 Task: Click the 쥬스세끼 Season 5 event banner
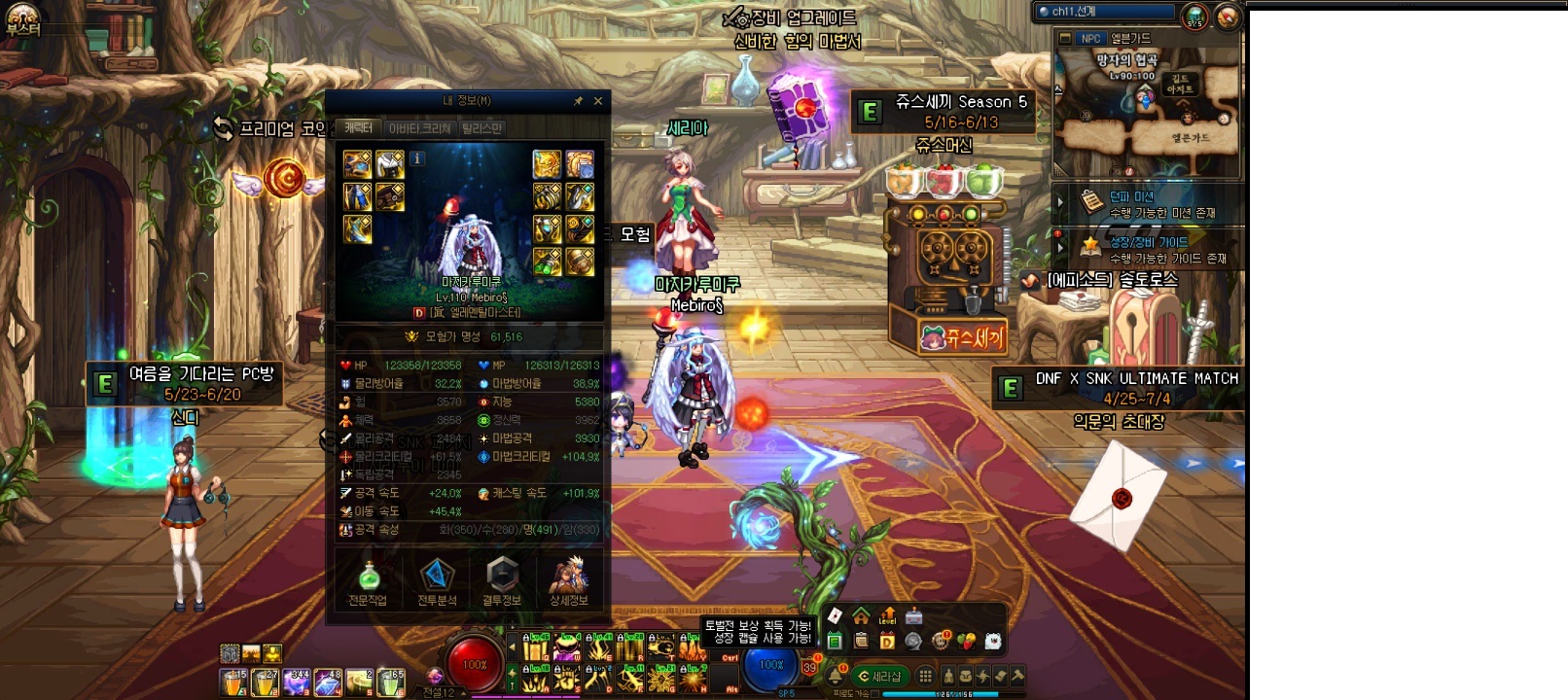(943, 112)
